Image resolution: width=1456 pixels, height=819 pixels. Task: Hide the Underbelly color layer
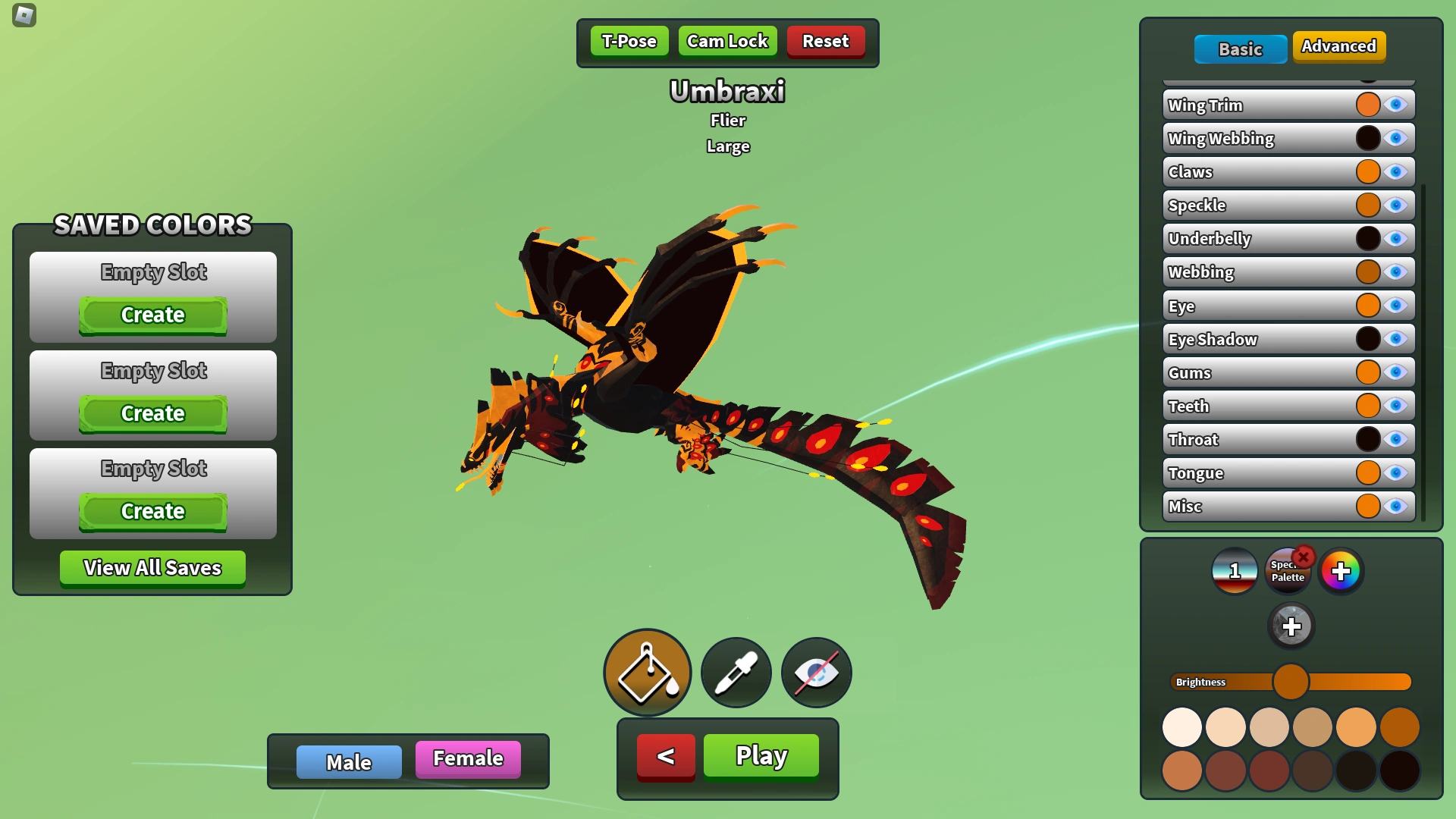[x=1395, y=238]
